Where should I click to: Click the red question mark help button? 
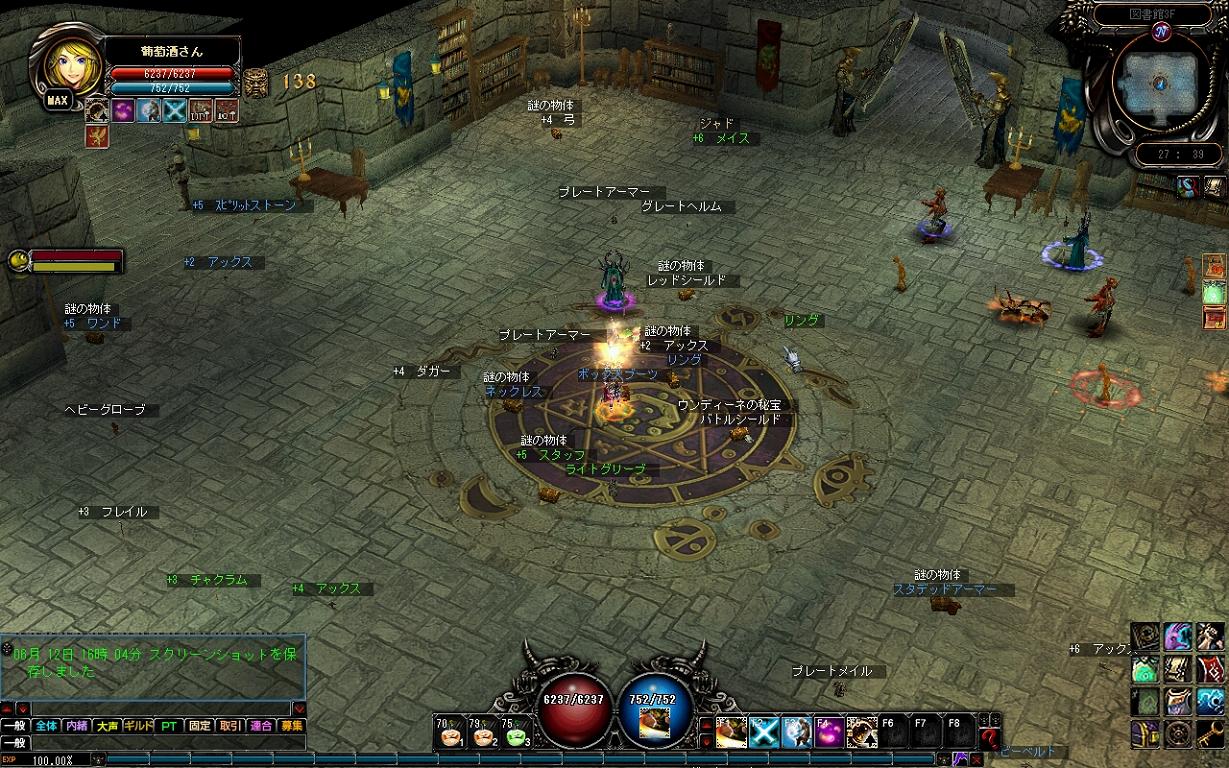pyautogui.click(x=990, y=738)
